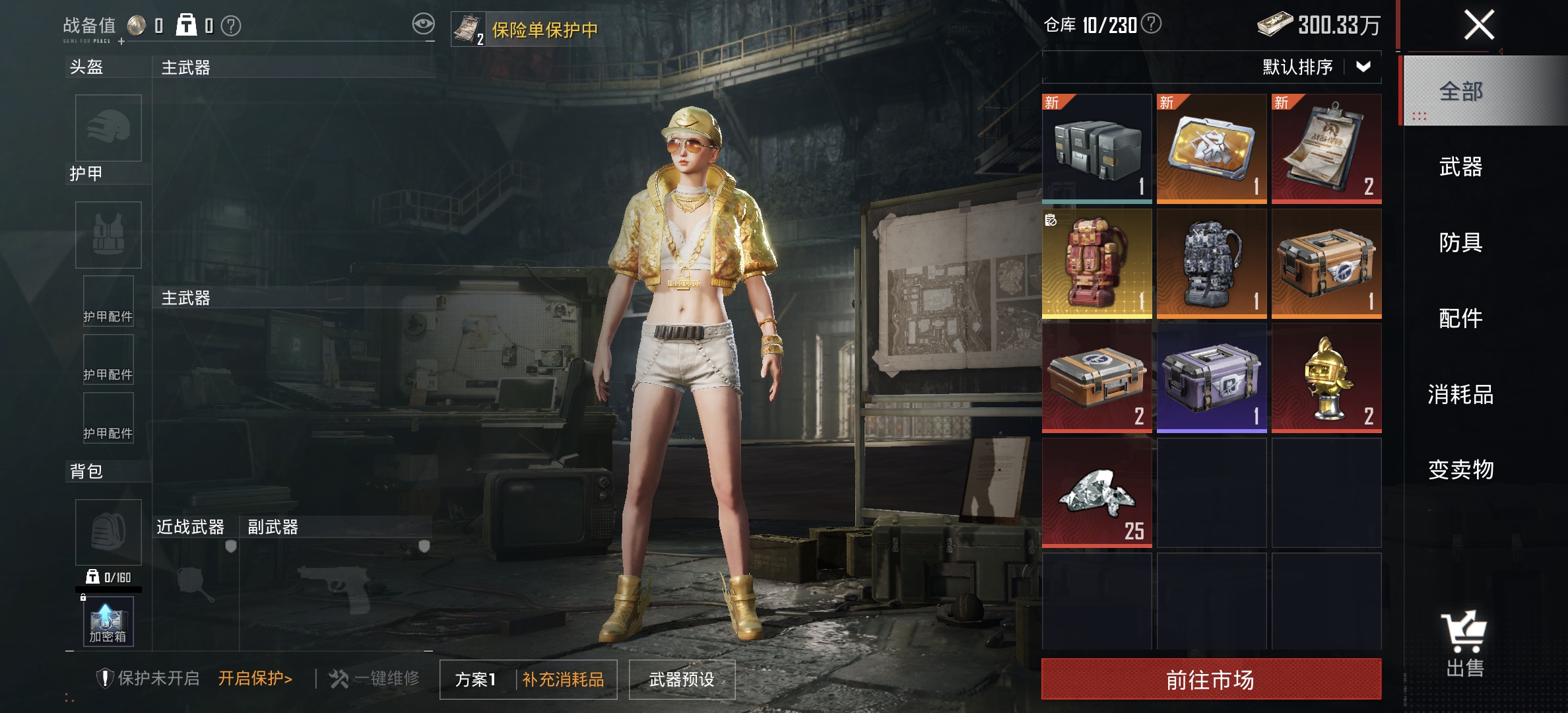Click the backpack equipment slot icon
Image resolution: width=1568 pixels, height=713 pixels.
(108, 531)
